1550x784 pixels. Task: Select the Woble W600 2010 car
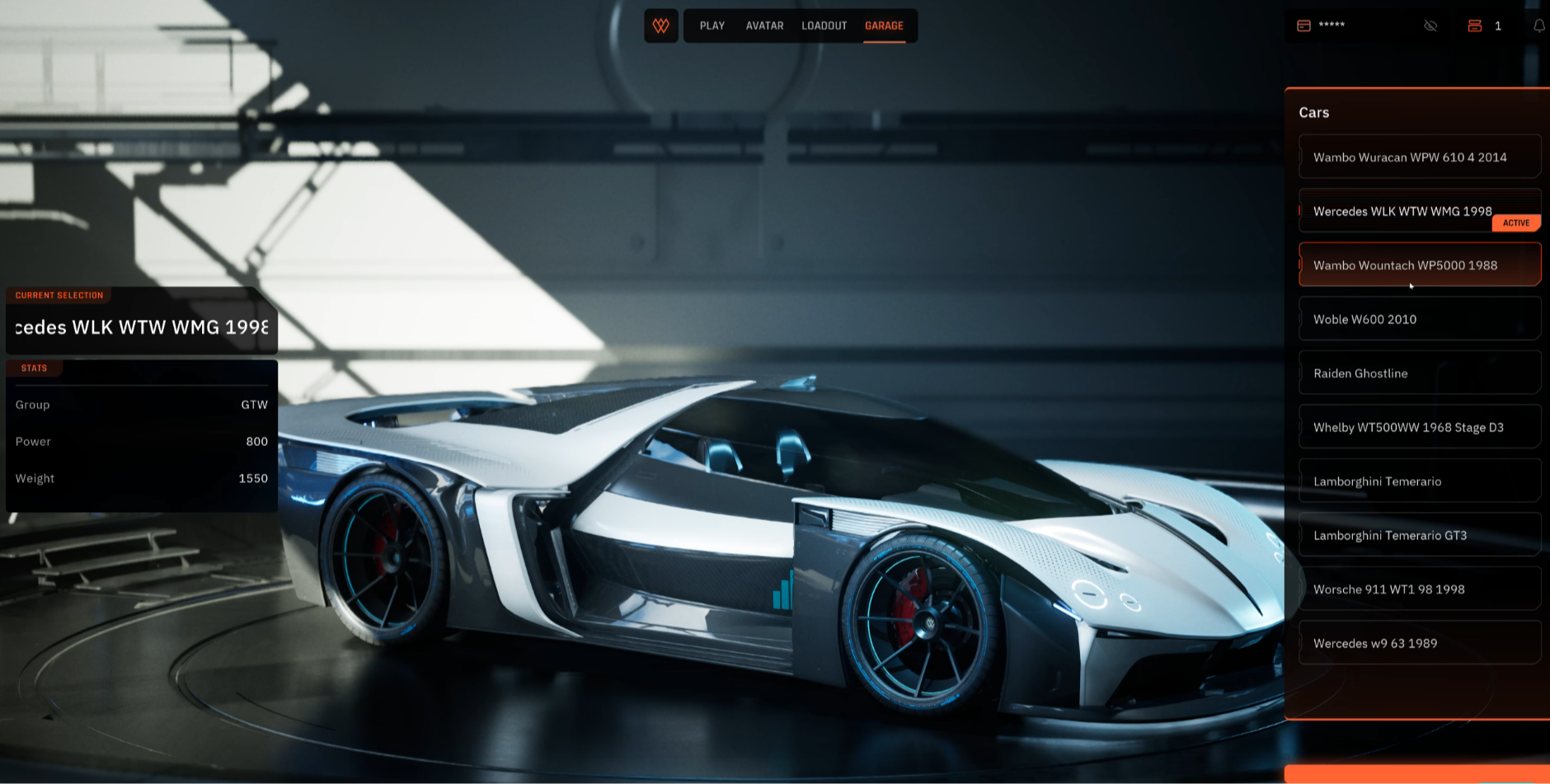[x=1419, y=319]
